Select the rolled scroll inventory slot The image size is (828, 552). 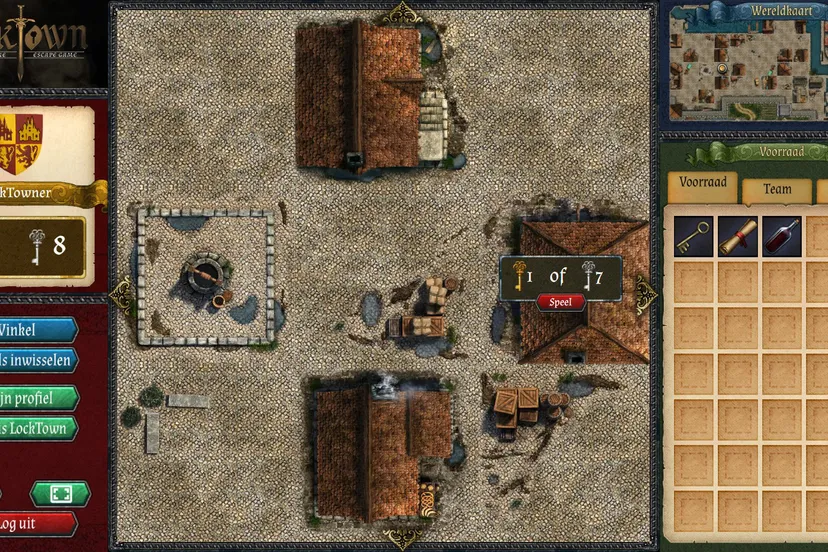(x=738, y=236)
